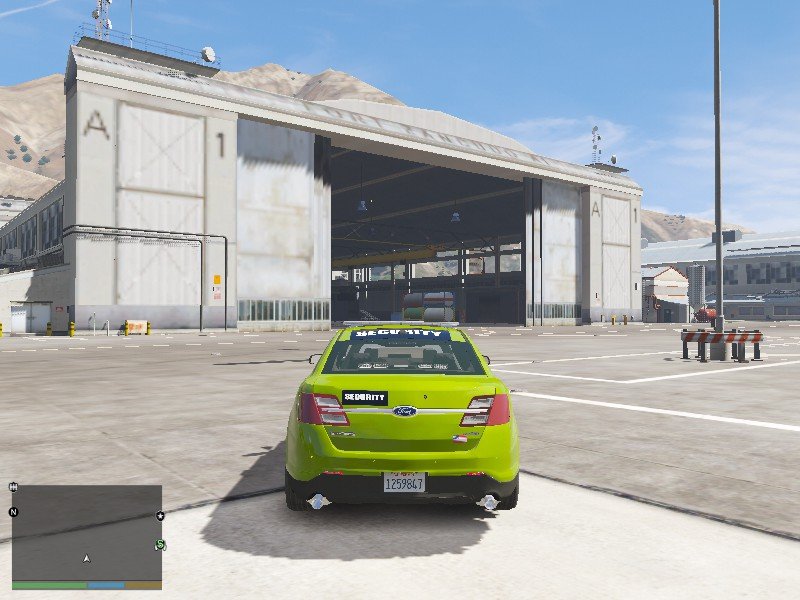The image size is (800, 600).
Task: Click the white player arrow on the minimap
Action: [x=87, y=558]
